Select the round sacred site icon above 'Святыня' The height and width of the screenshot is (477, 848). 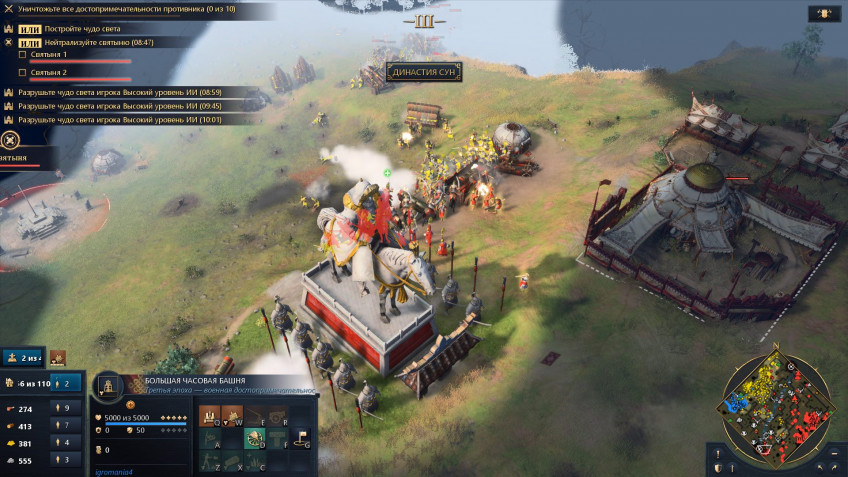pyautogui.click(x=10, y=141)
